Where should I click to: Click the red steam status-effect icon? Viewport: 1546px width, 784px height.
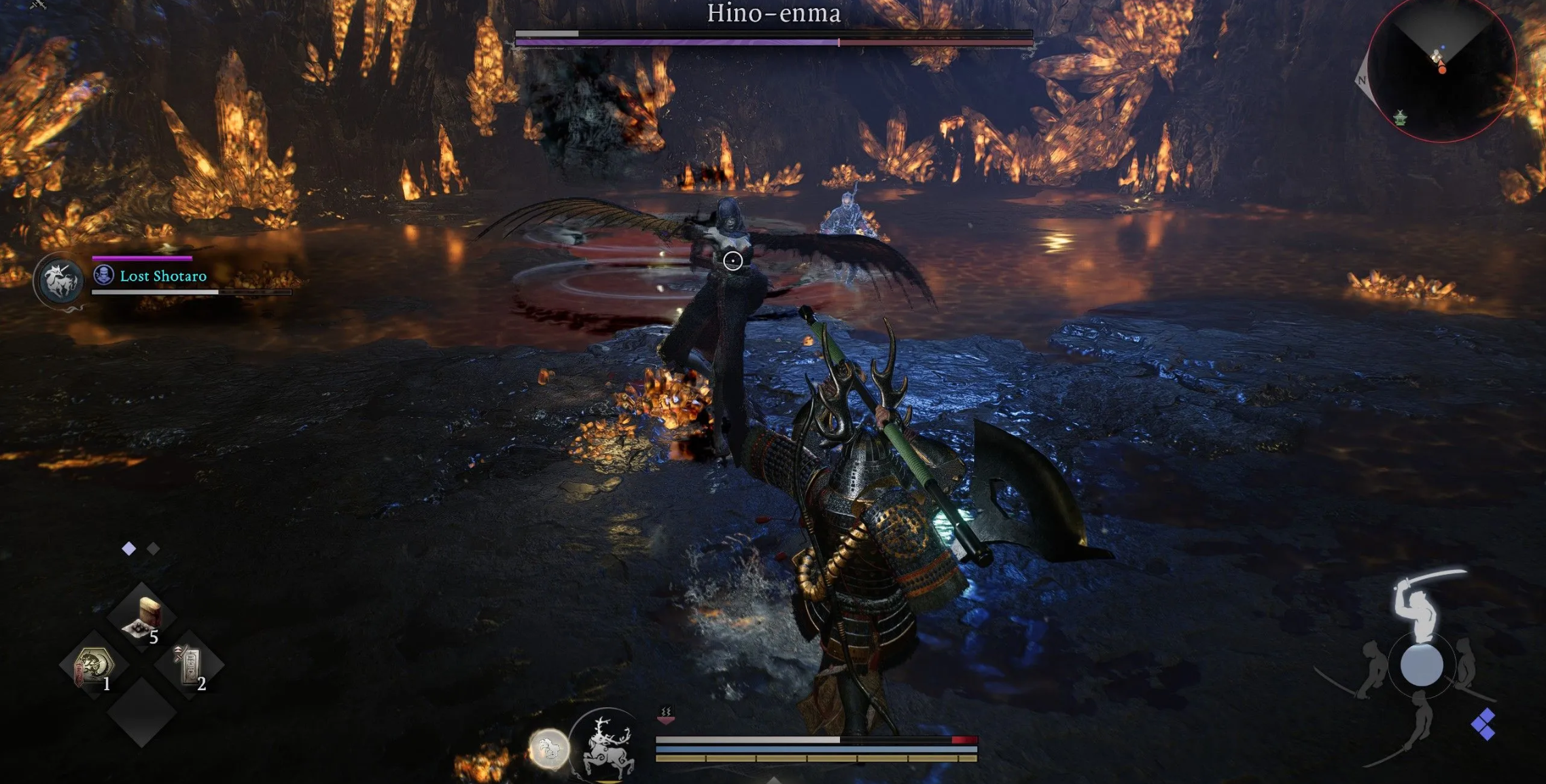coord(666,714)
